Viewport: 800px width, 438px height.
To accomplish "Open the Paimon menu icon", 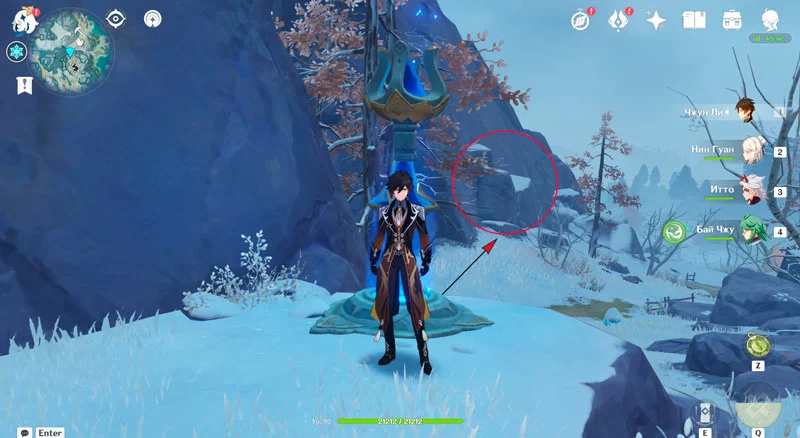I will tap(23, 20).
